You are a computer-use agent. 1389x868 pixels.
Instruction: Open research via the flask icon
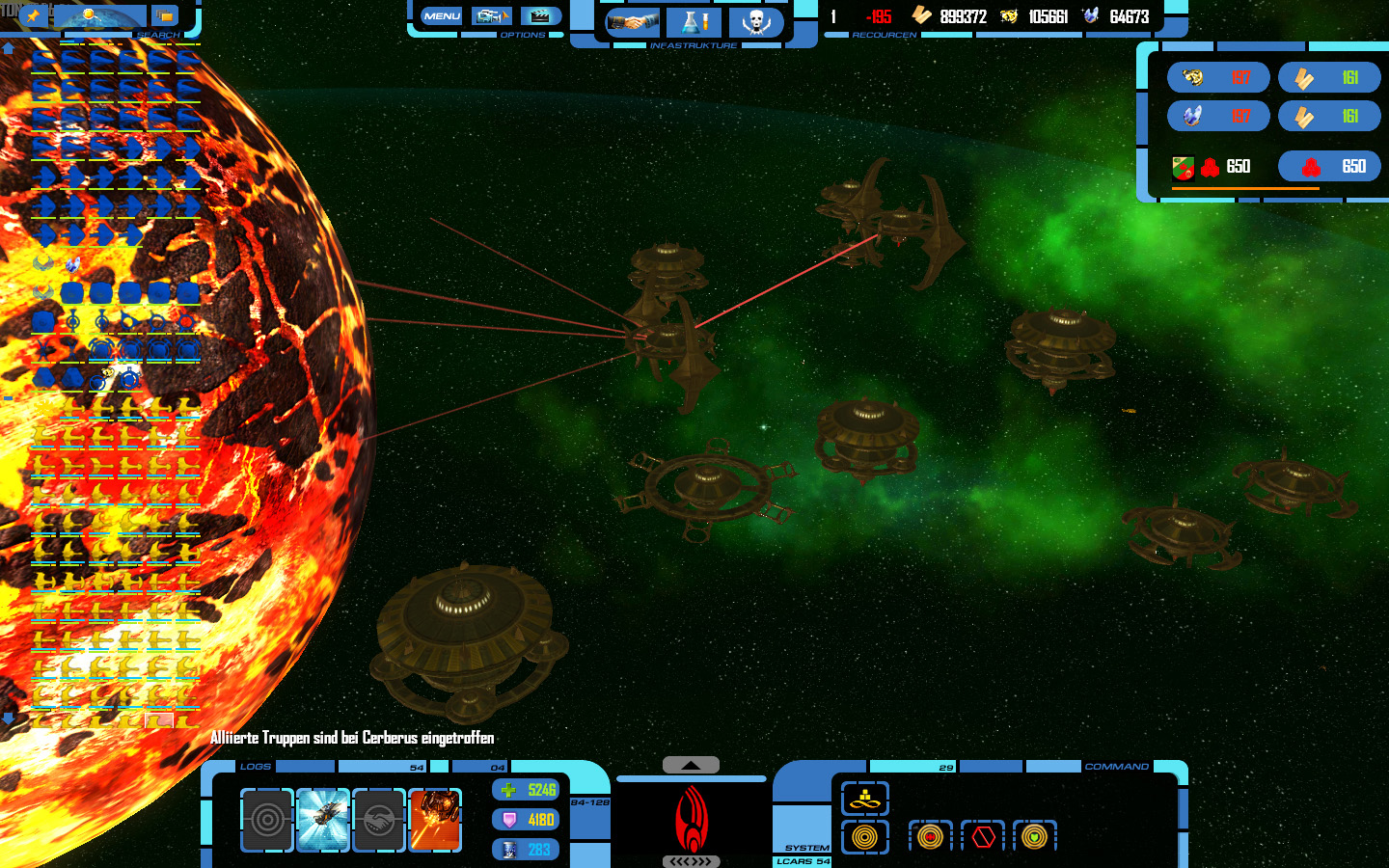pyautogui.click(x=694, y=22)
